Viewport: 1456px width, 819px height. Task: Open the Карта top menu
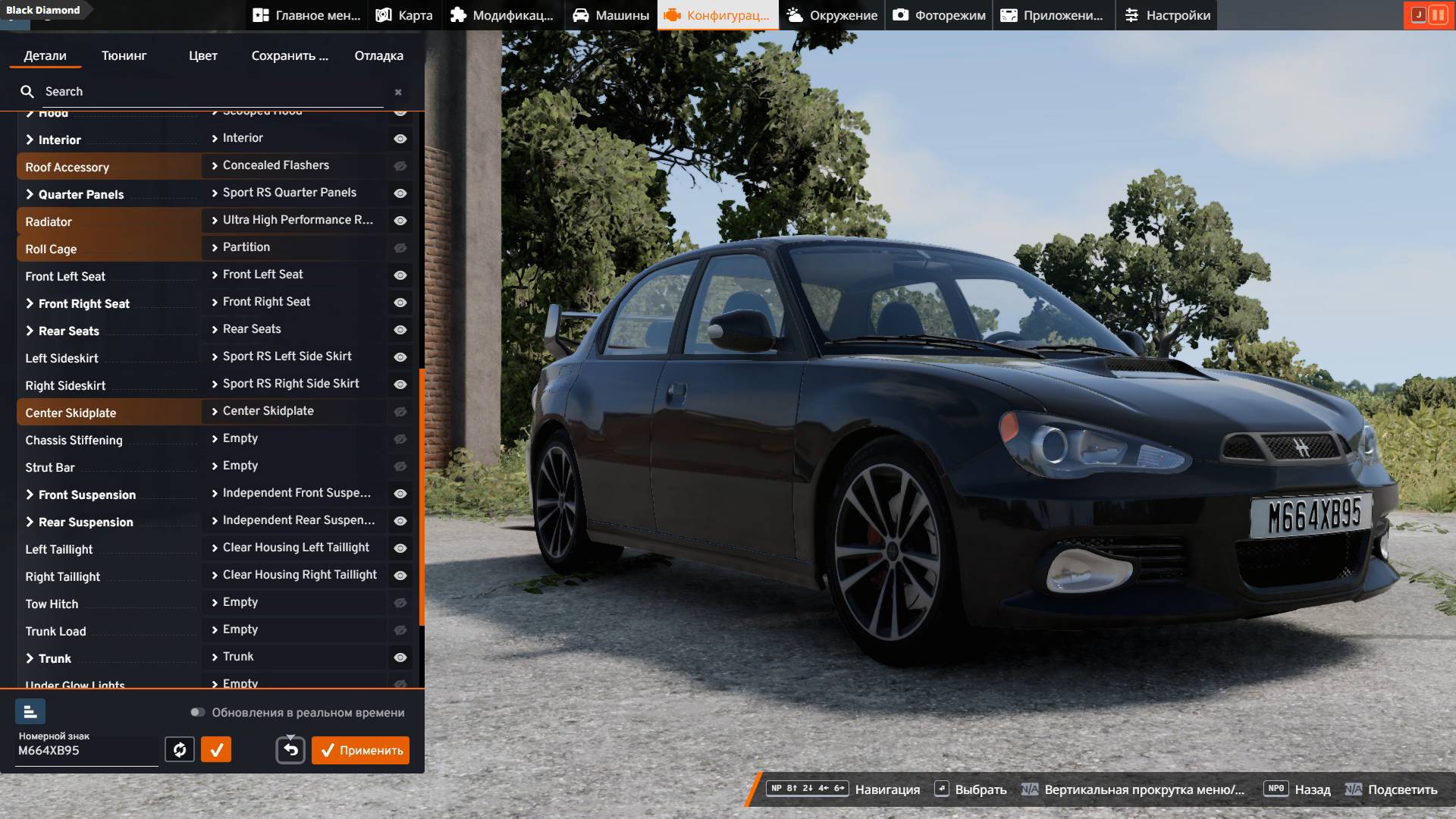click(x=404, y=15)
